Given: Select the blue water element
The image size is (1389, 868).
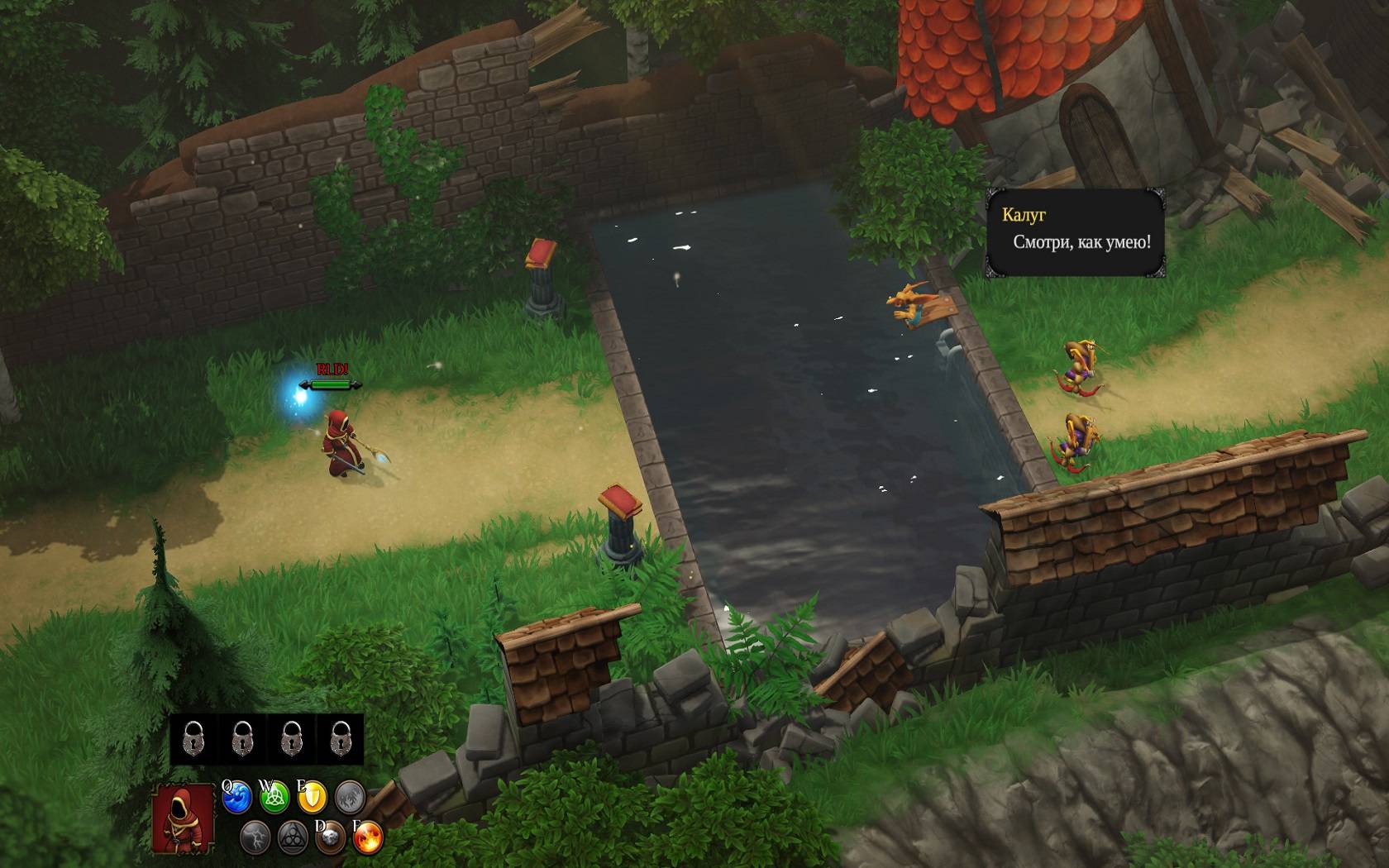Looking at the screenshot, I should pyautogui.click(x=237, y=799).
